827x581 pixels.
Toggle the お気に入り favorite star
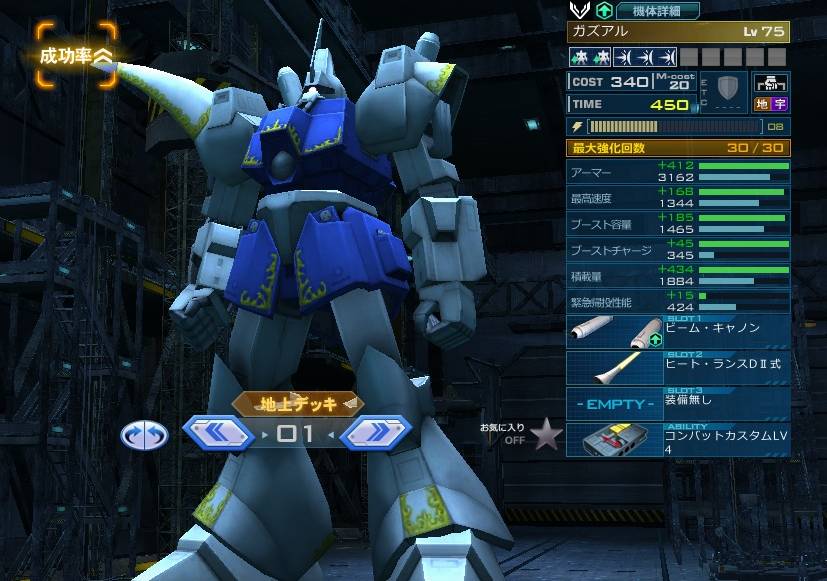pyautogui.click(x=544, y=435)
